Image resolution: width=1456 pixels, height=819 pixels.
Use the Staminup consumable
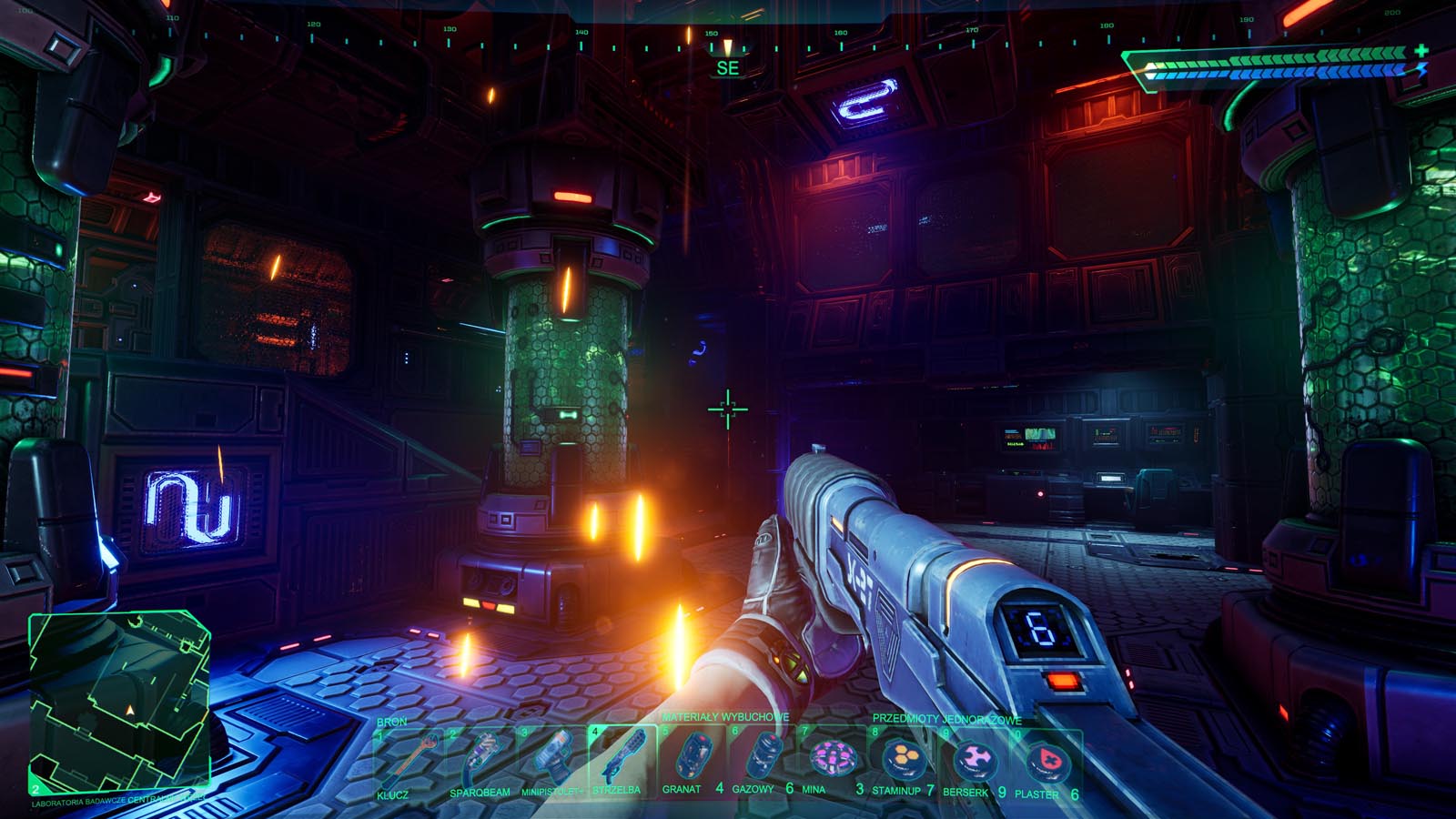coord(903,761)
